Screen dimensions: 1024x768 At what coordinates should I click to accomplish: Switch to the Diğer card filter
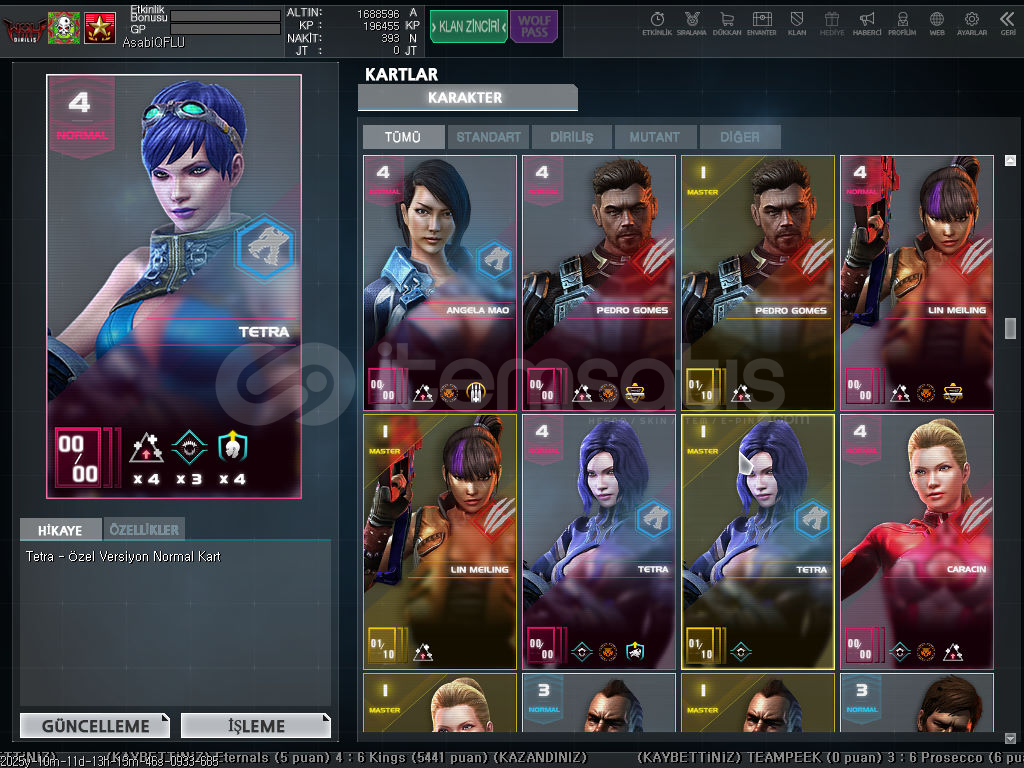739,137
